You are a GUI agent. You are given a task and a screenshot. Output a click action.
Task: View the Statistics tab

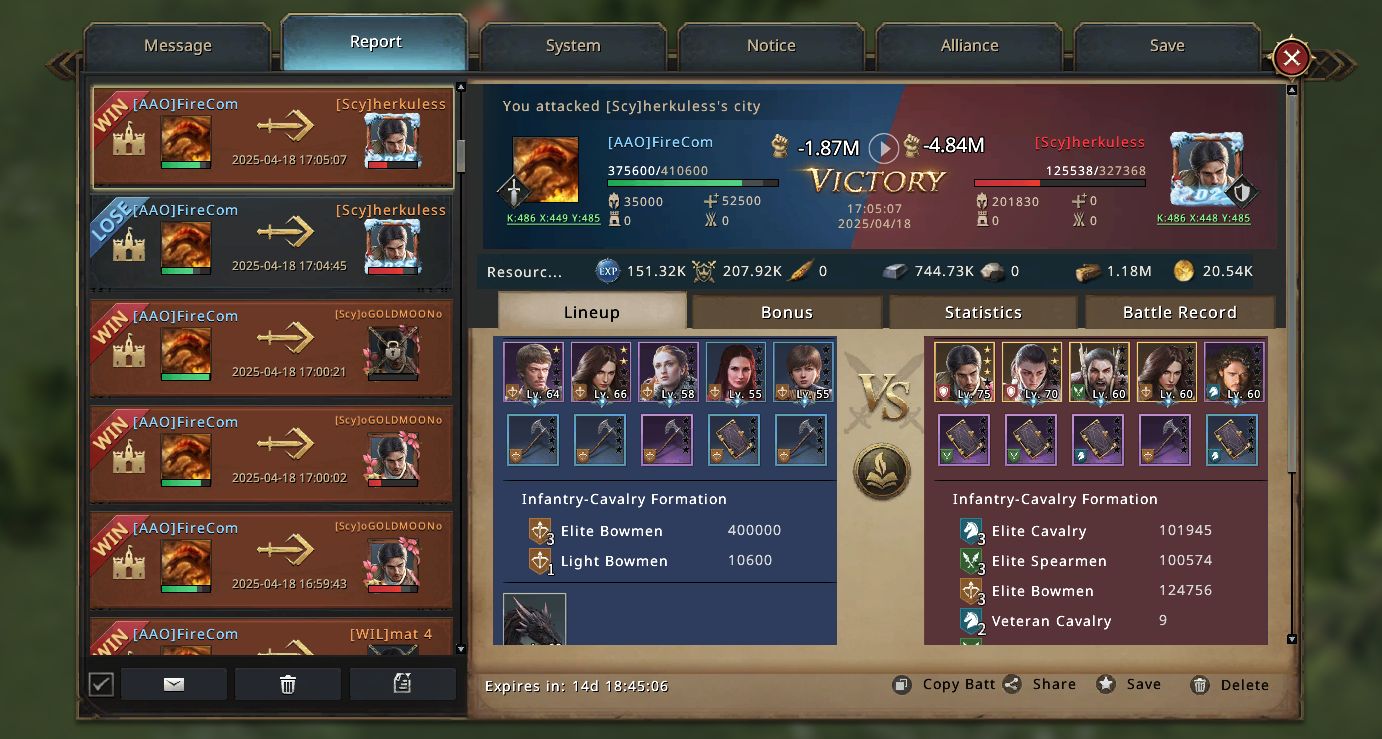pyautogui.click(x=982, y=312)
